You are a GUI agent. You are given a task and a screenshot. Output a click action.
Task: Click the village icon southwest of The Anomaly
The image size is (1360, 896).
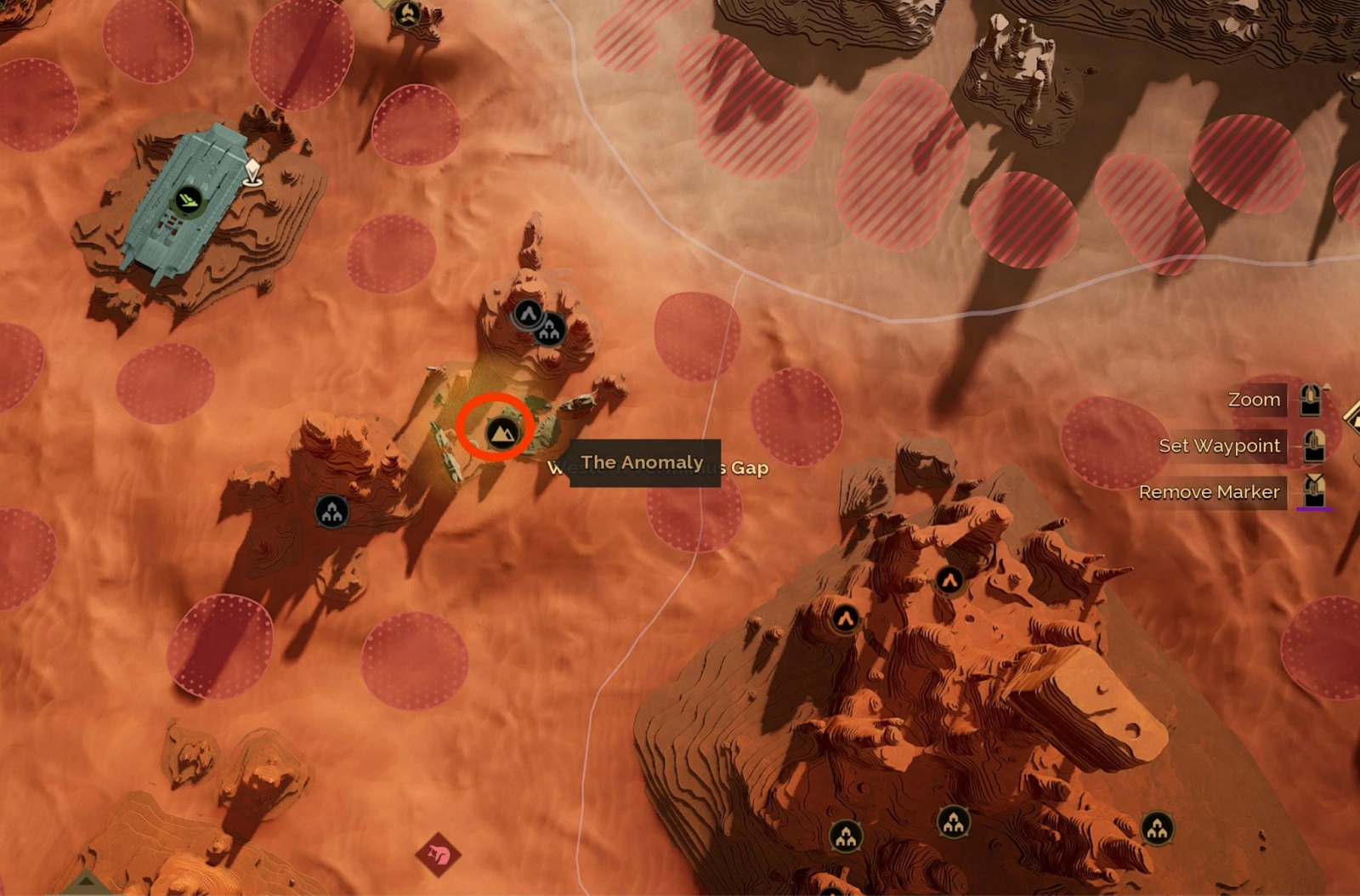(330, 511)
